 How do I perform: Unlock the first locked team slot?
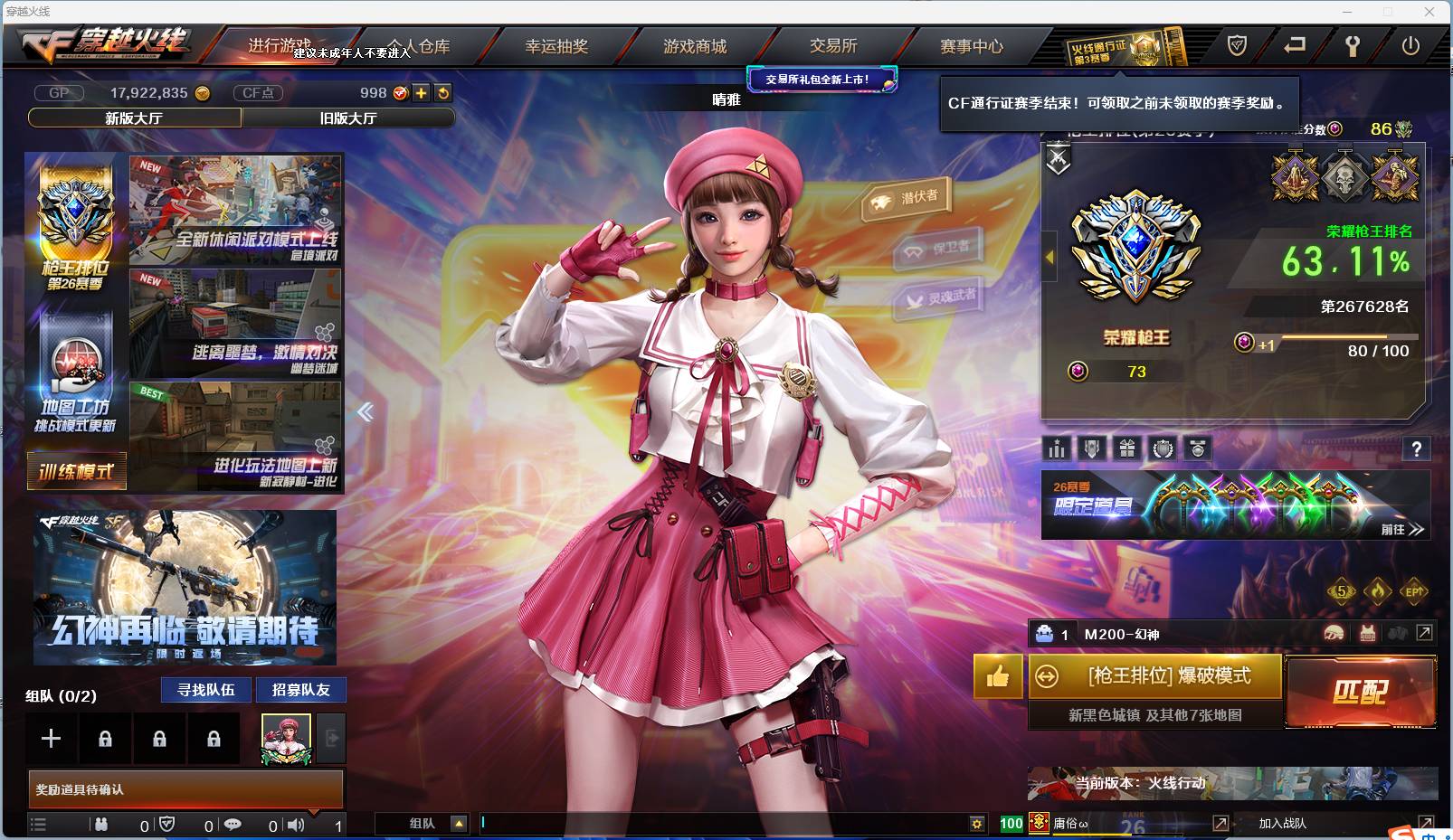tap(105, 738)
